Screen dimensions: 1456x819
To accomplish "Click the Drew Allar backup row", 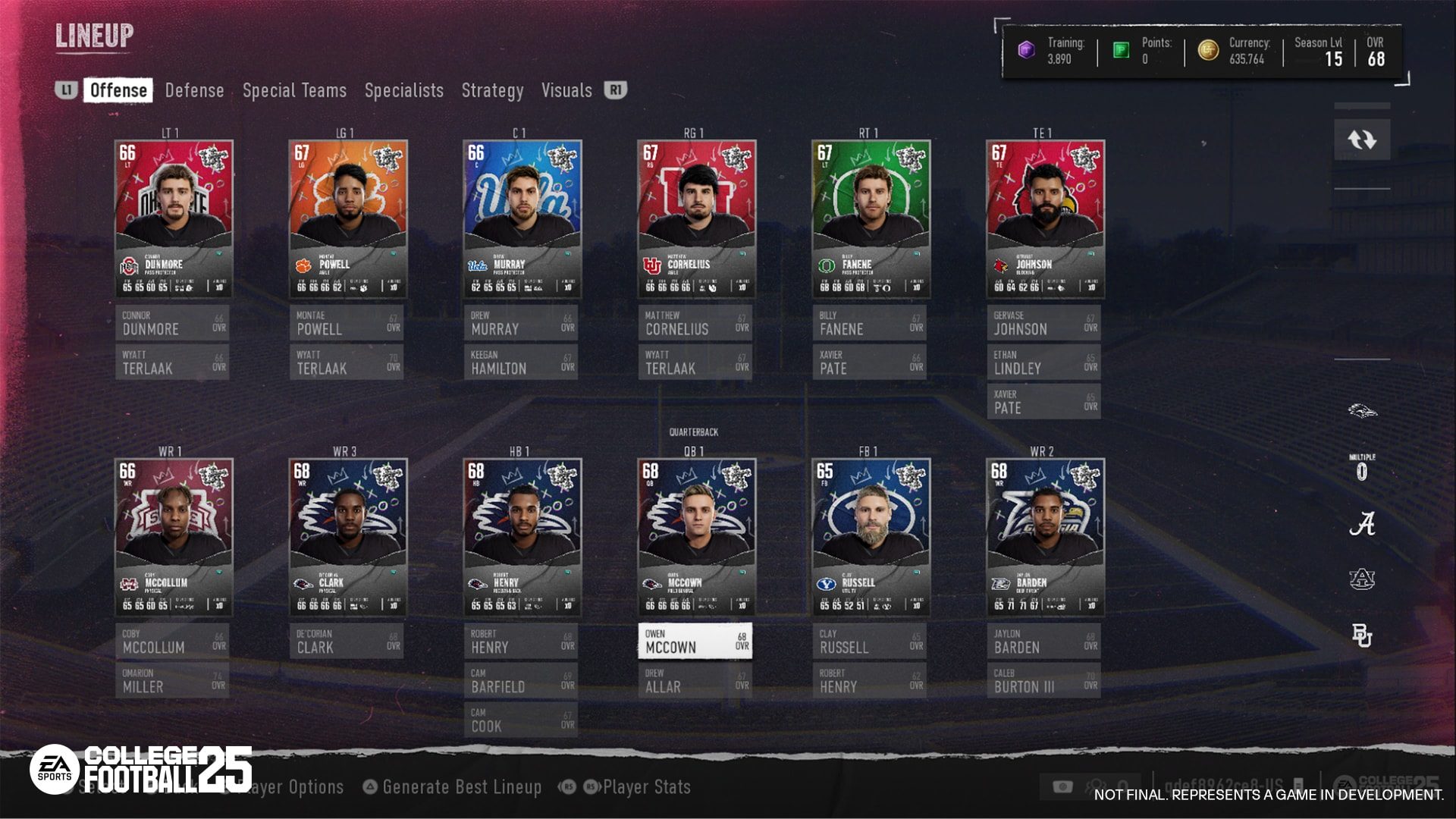I will click(695, 681).
